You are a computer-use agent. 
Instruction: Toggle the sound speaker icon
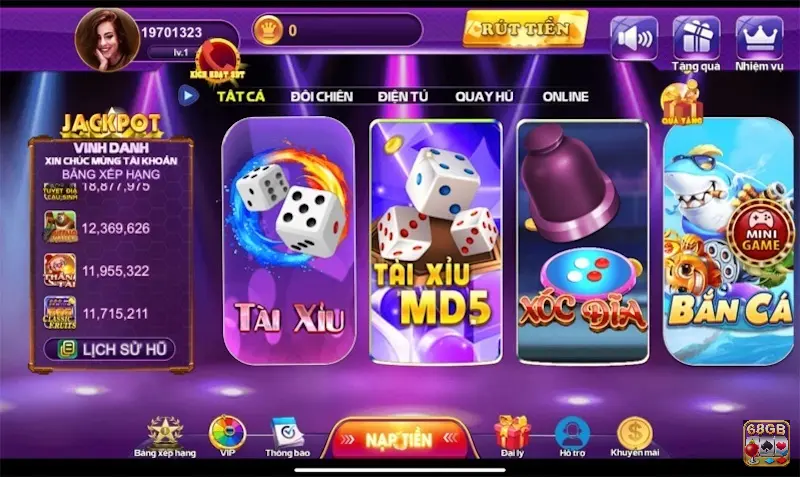point(634,38)
